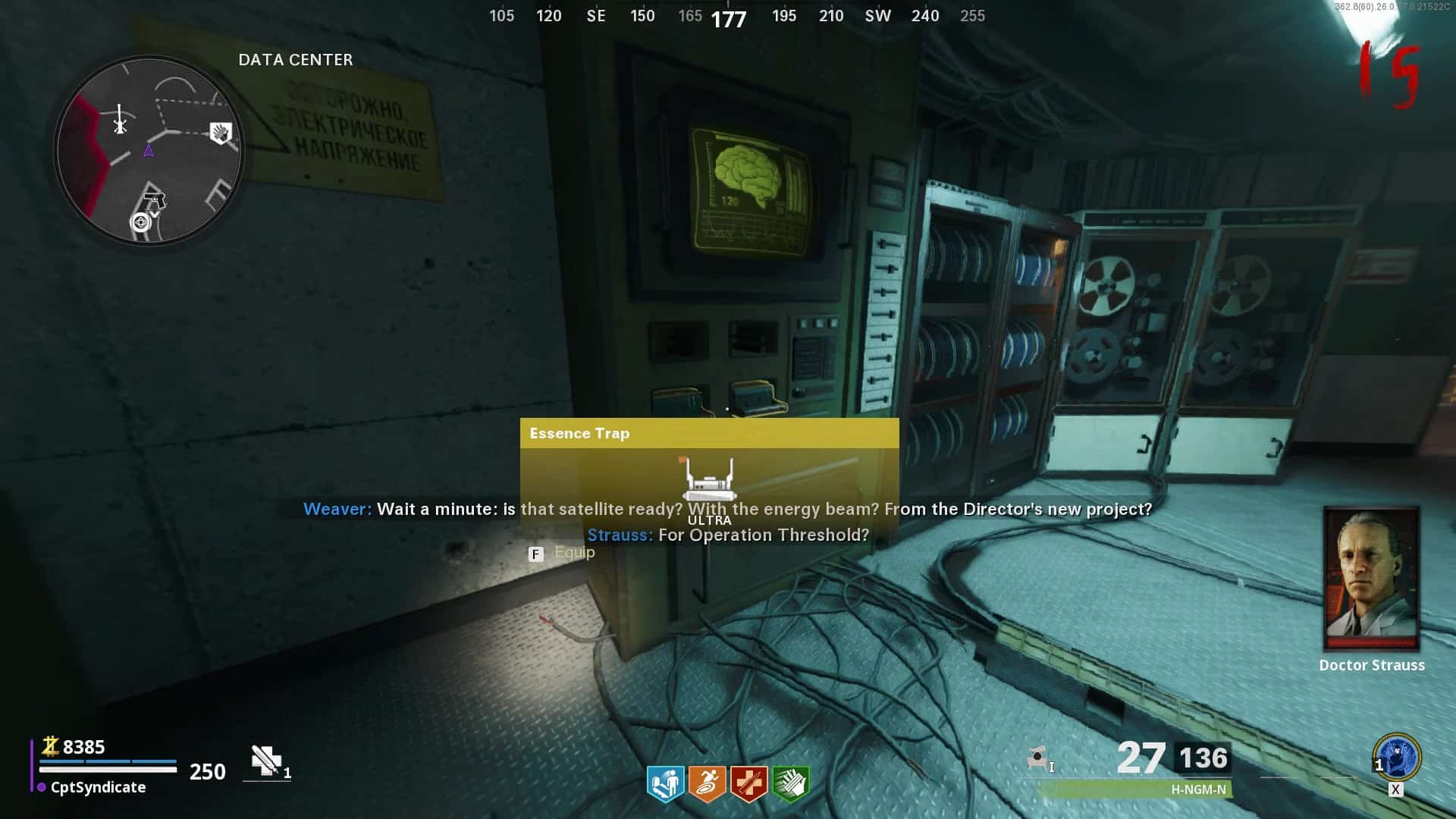The image size is (1456, 819).
Task: Select the red Juggernog perk icon
Action: click(748, 783)
